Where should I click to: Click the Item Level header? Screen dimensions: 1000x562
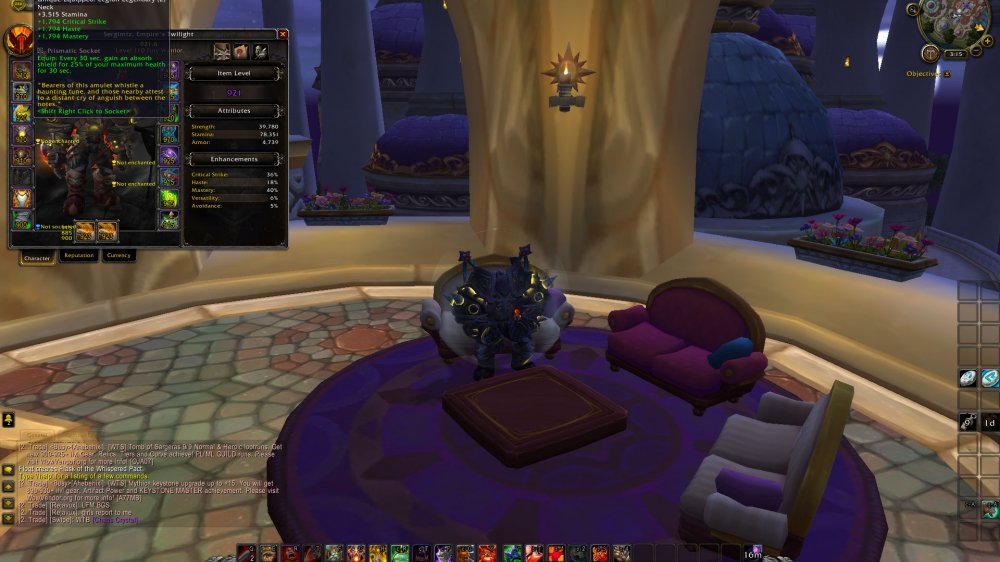pos(236,73)
